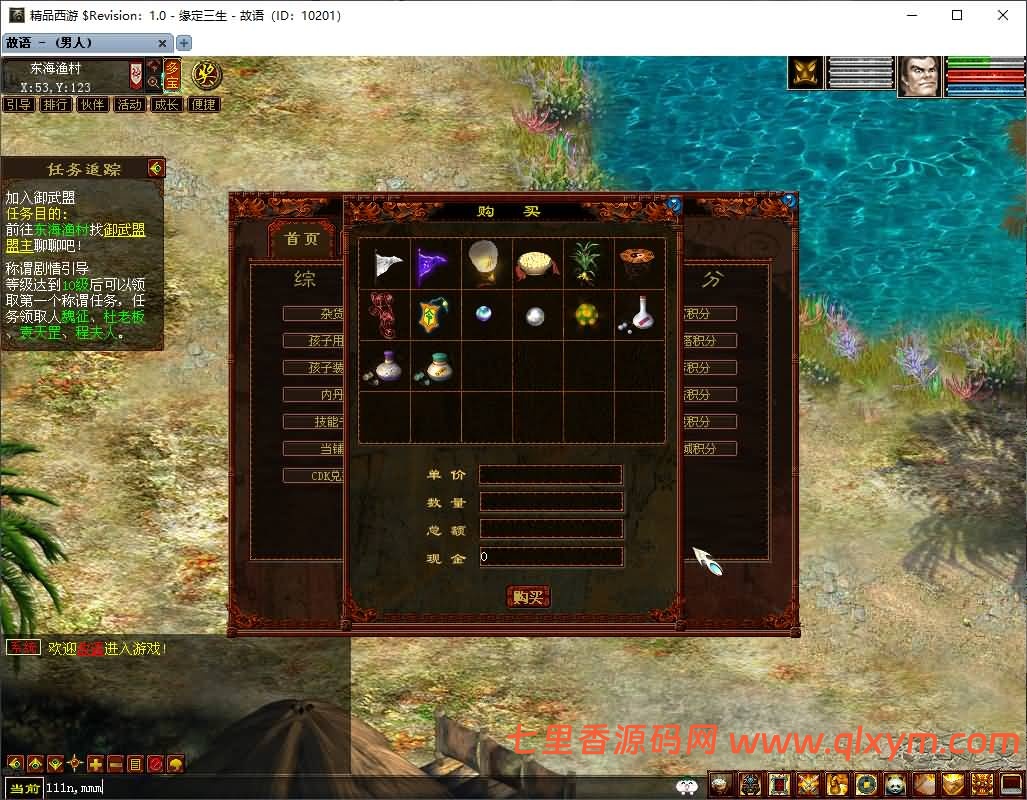The image size is (1027, 800).
Task: Select the pink potion flask item
Action: pyautogui.click(x=639, y=315)
